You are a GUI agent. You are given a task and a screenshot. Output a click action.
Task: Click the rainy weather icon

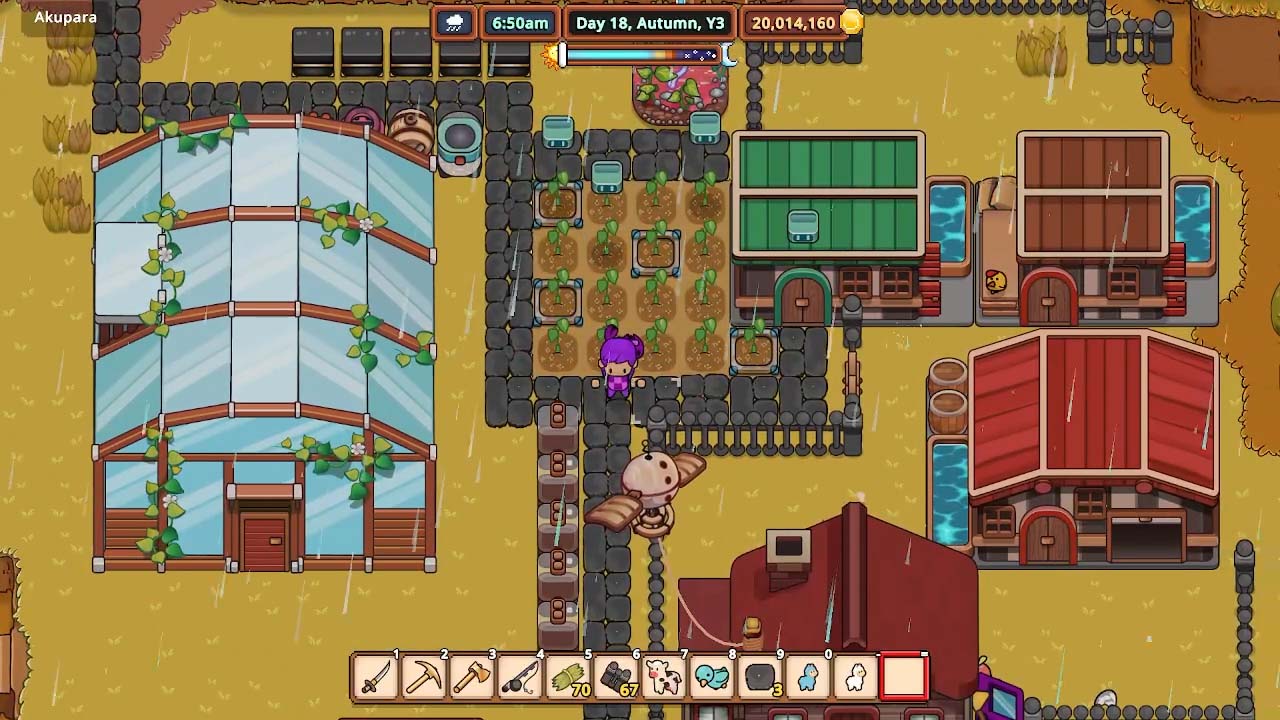click(x=455, y=23)
